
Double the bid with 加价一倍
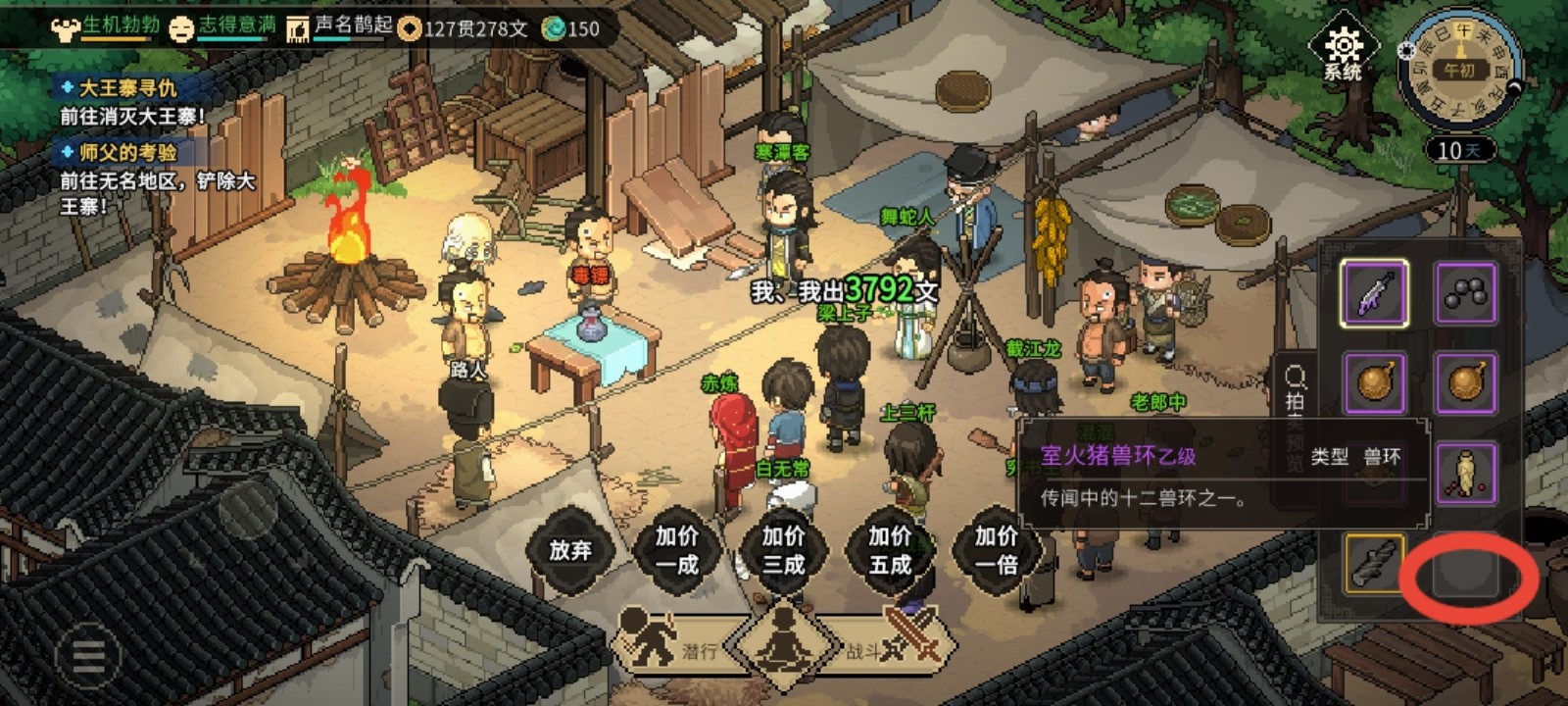tap(996, 550)
